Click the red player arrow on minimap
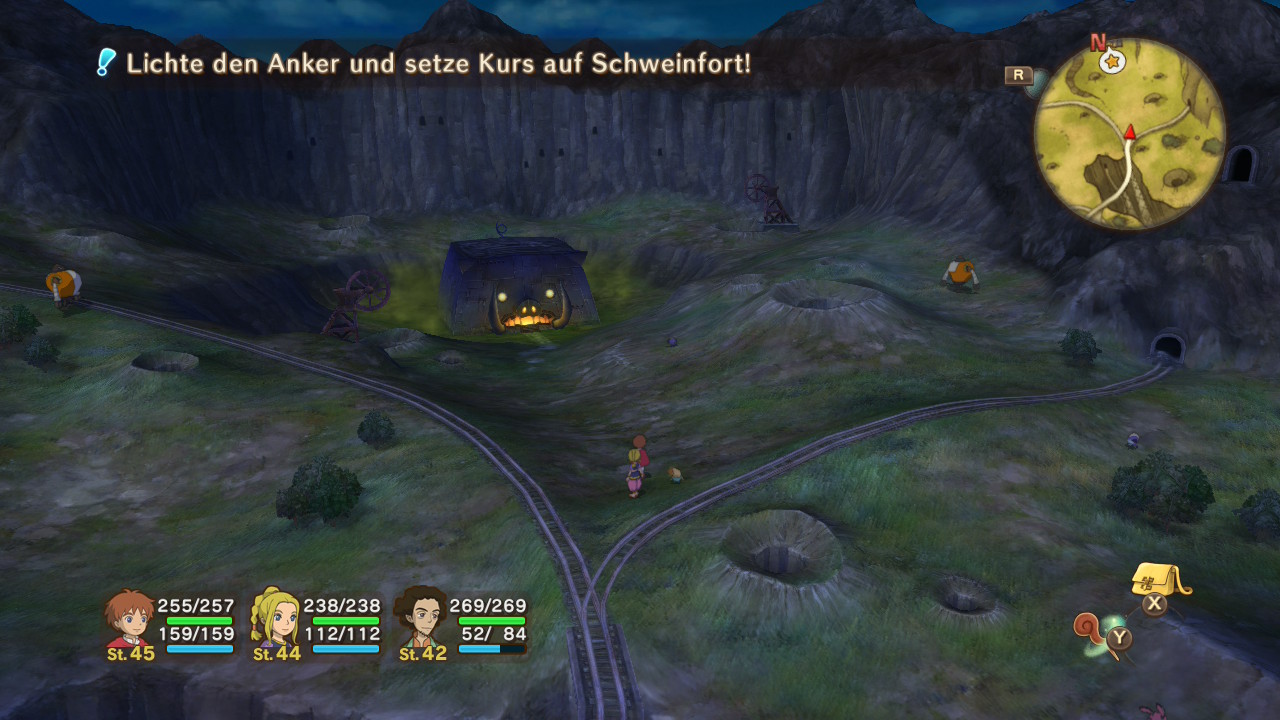 coord(1130,132)
